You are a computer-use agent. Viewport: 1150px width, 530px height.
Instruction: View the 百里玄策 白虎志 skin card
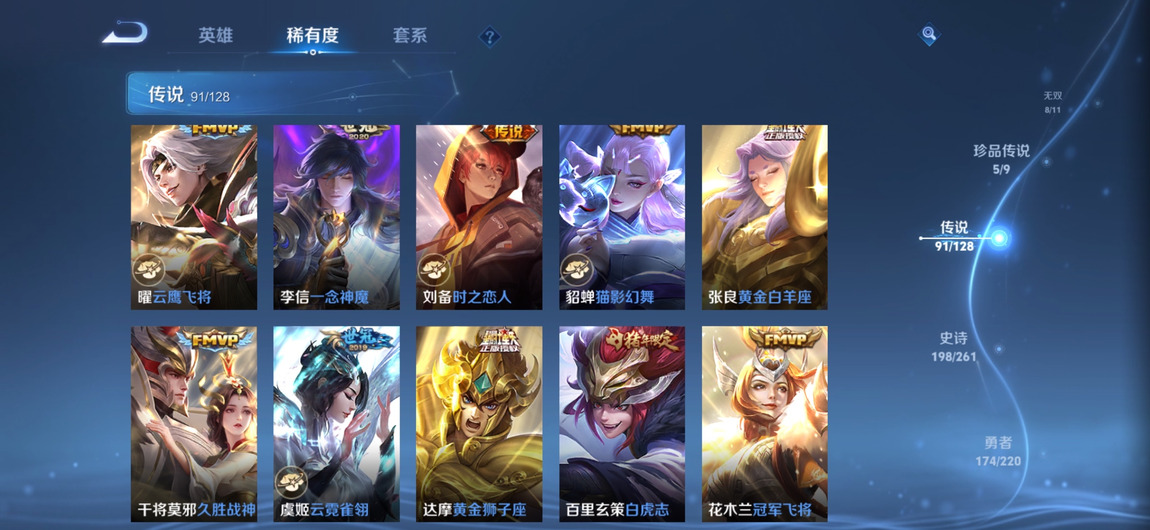click(x=622, y=423)
